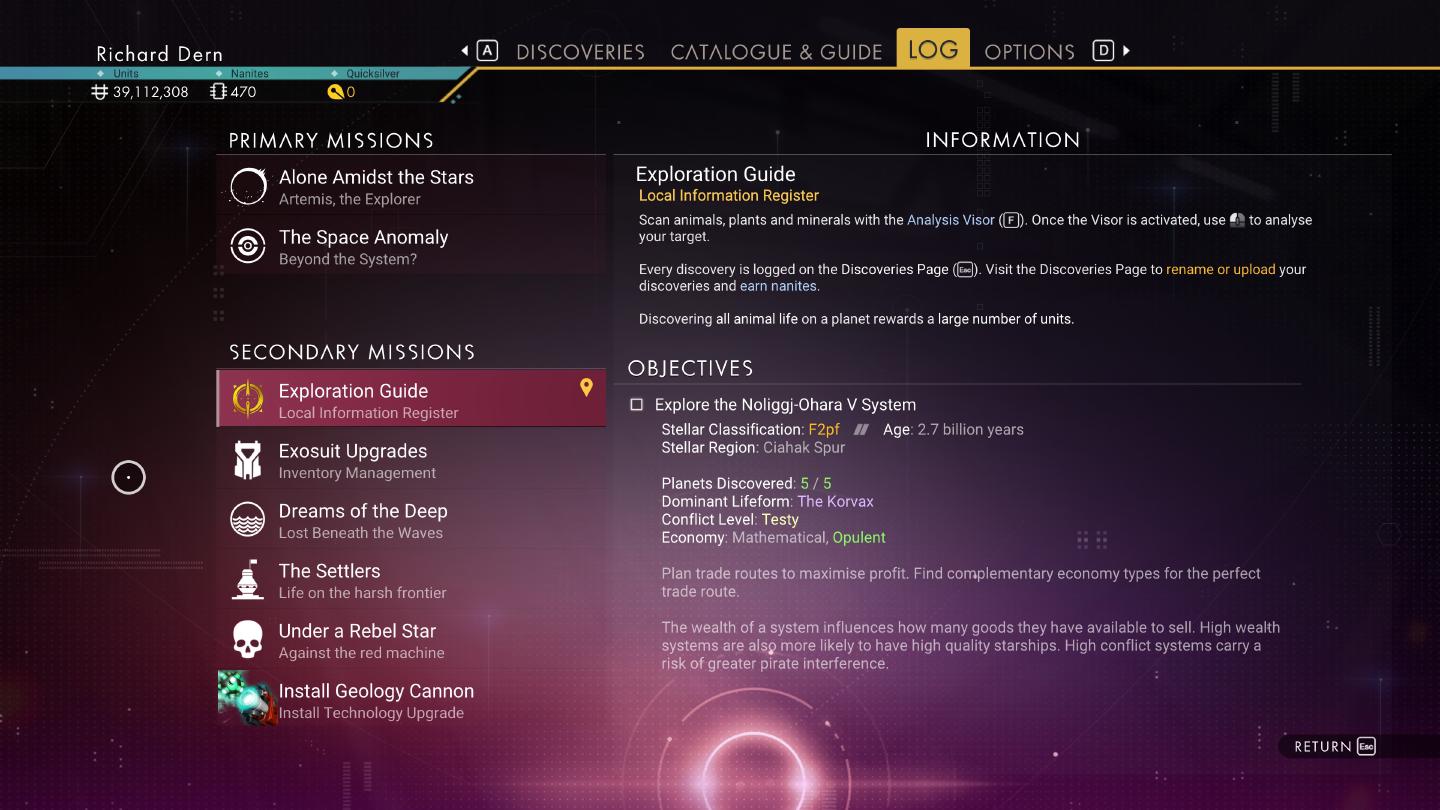Click the Return button
Screen dimensions: 1440x810
click(1334, 747)
